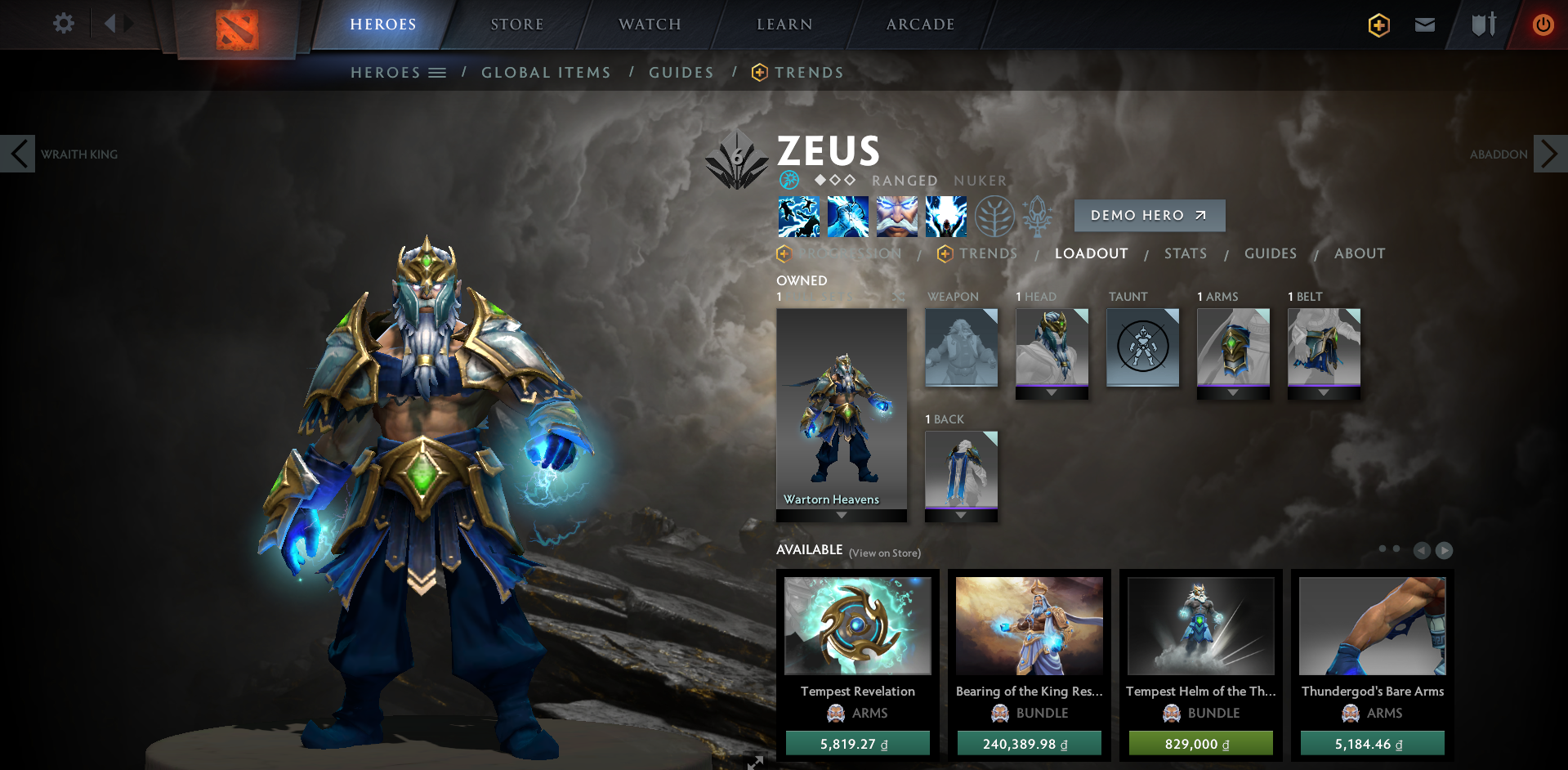The width and height of the screenshot is (1568, 770).
Task: Expand the BELT item slot dropdown
Action: tap(1324, 392)
